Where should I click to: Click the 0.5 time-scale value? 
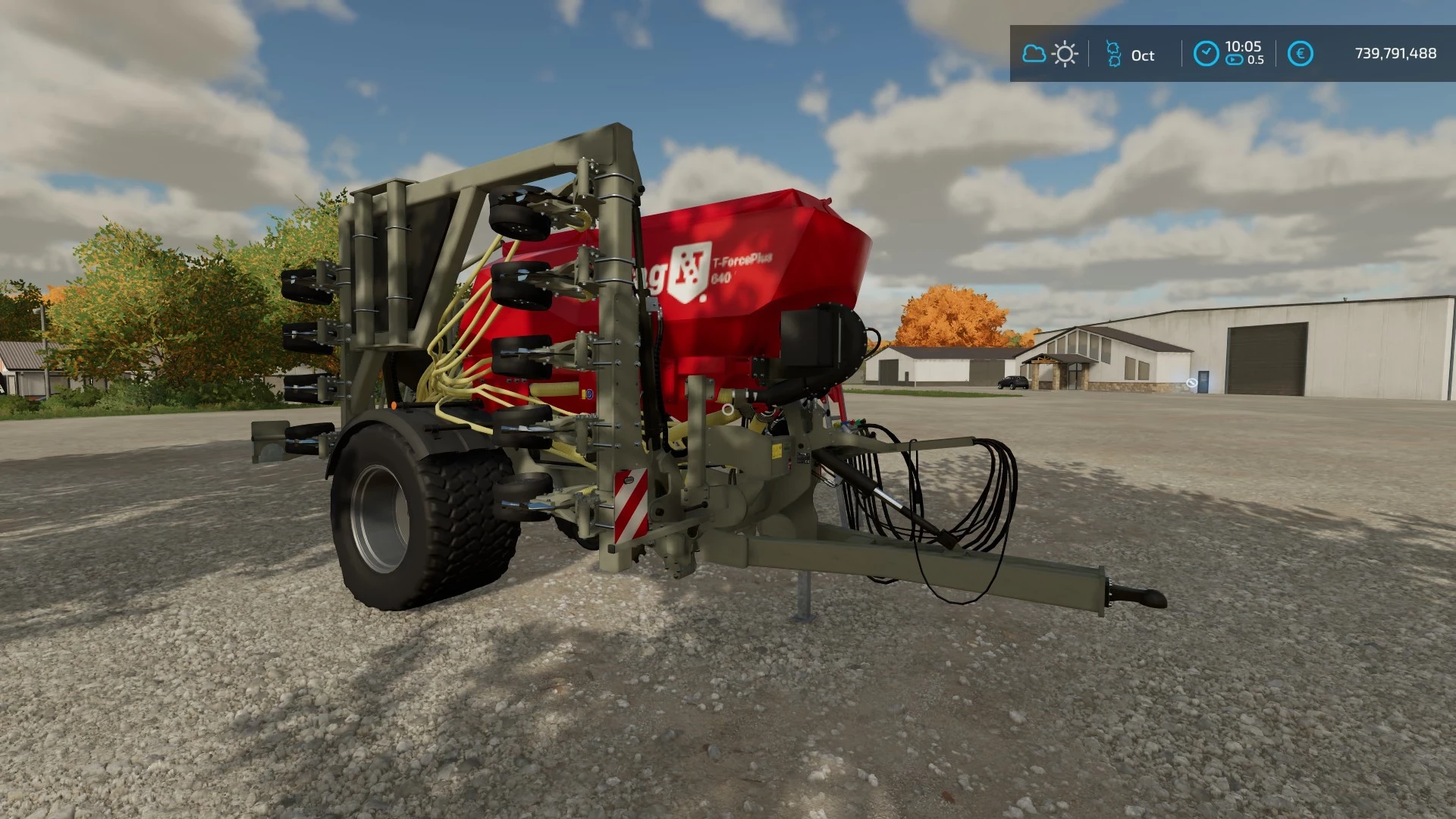[1257, 59]
